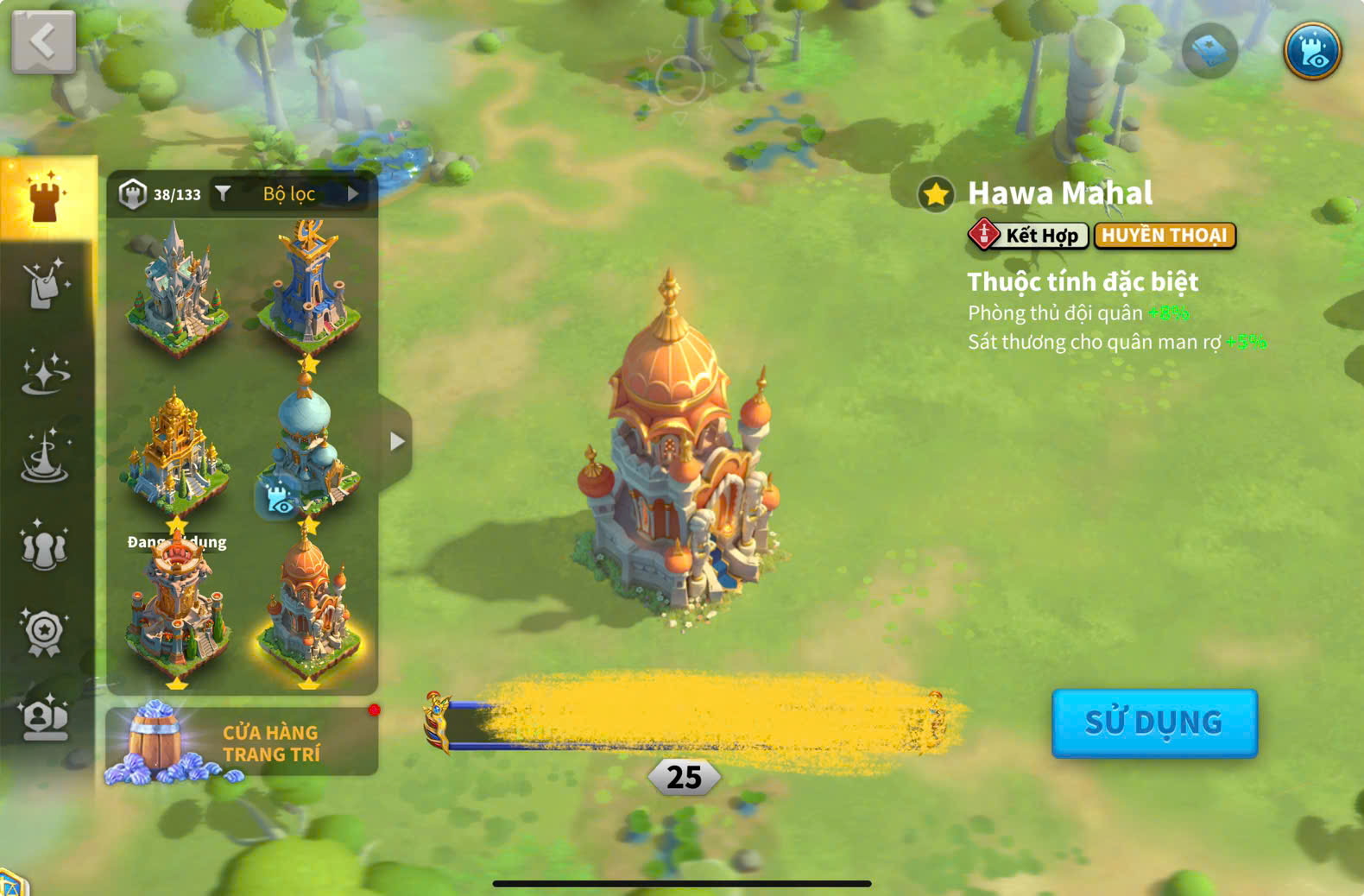Choose the blue tower with gold crescent theme
The height and width of the screenshot is (896, 1364).
[x=309, y=285]
